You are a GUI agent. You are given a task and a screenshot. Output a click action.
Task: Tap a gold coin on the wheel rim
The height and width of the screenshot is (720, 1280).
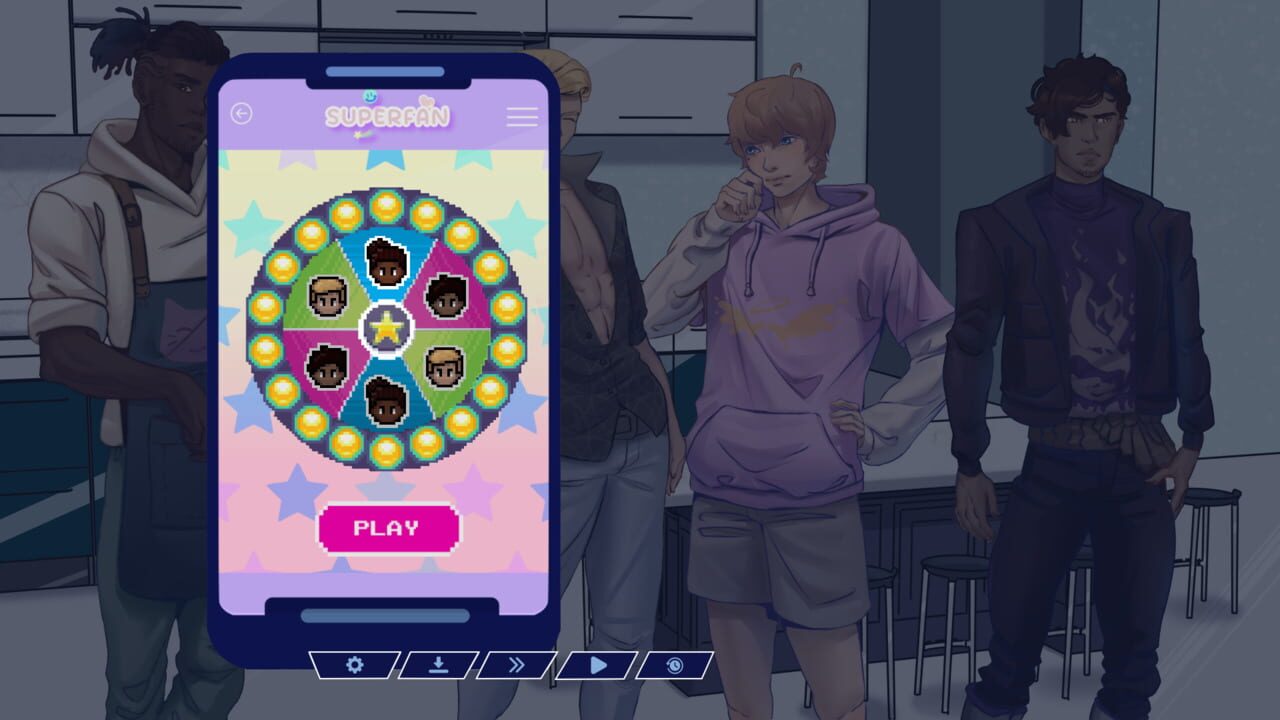pos(385,208)
